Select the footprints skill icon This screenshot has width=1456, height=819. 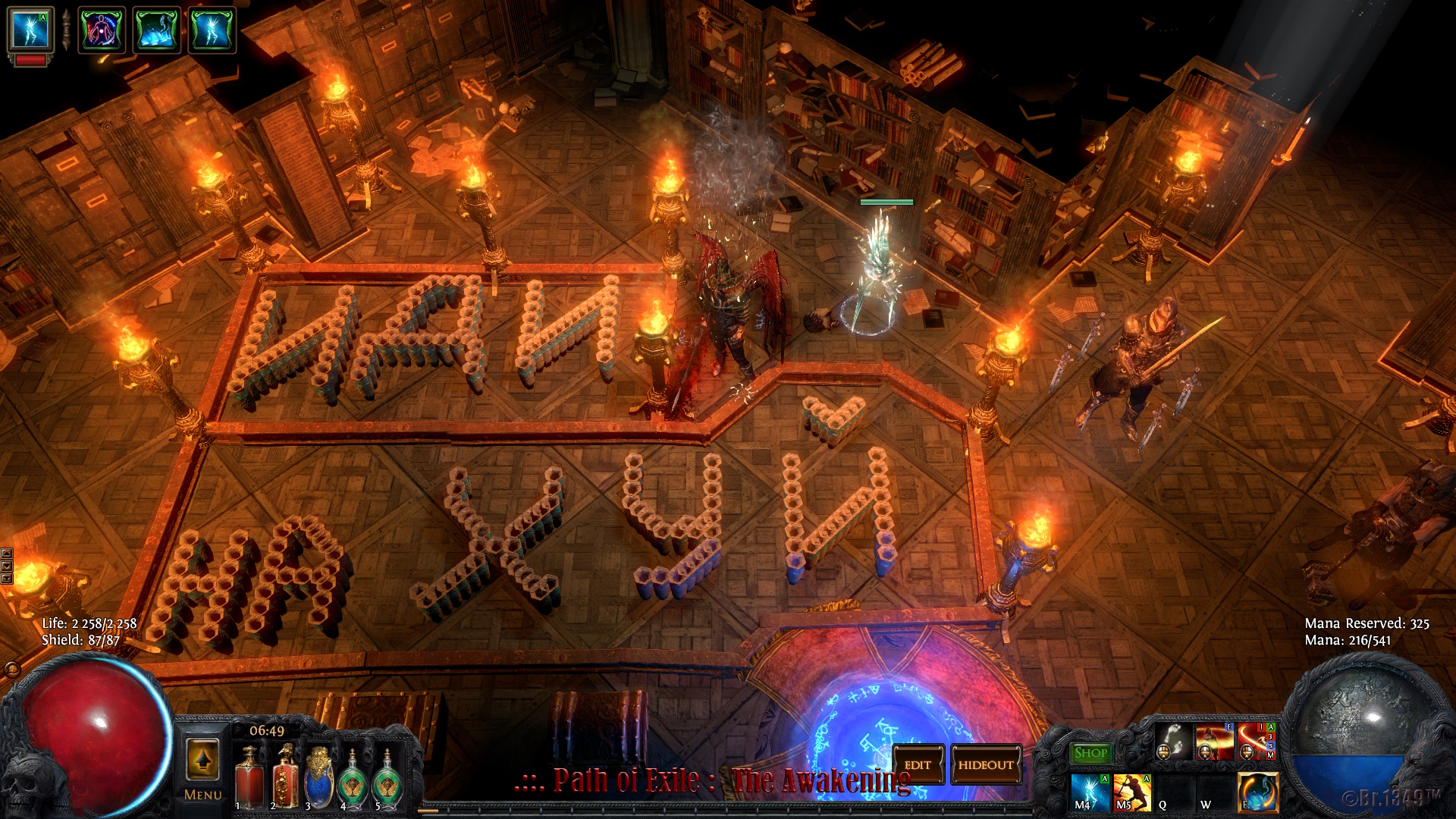pos(1173,742)
